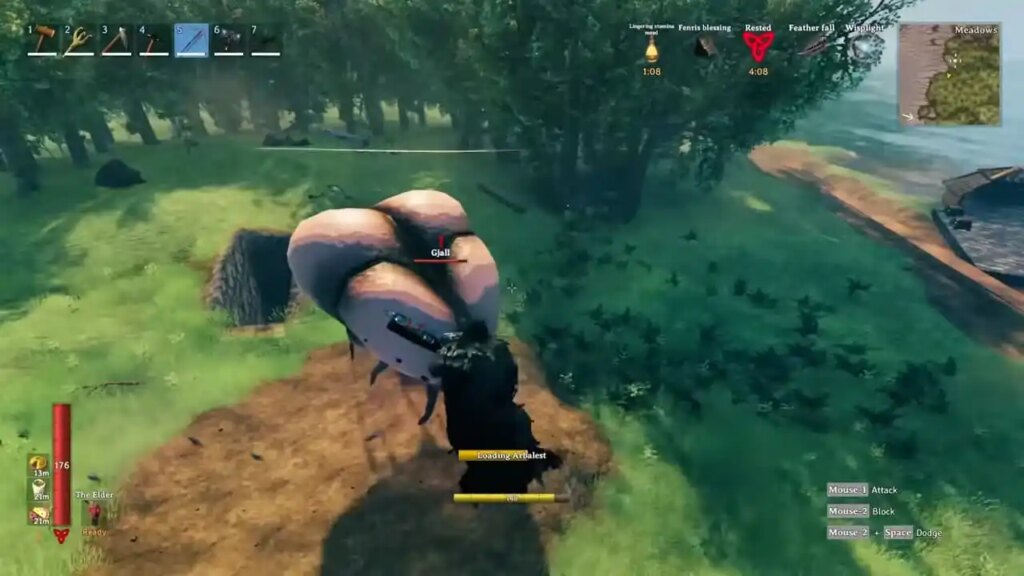Image resolution: width=1024 pixels, height=576 pixels.
Task: Click the Feather fall status icon
Action: click(814, 46)
